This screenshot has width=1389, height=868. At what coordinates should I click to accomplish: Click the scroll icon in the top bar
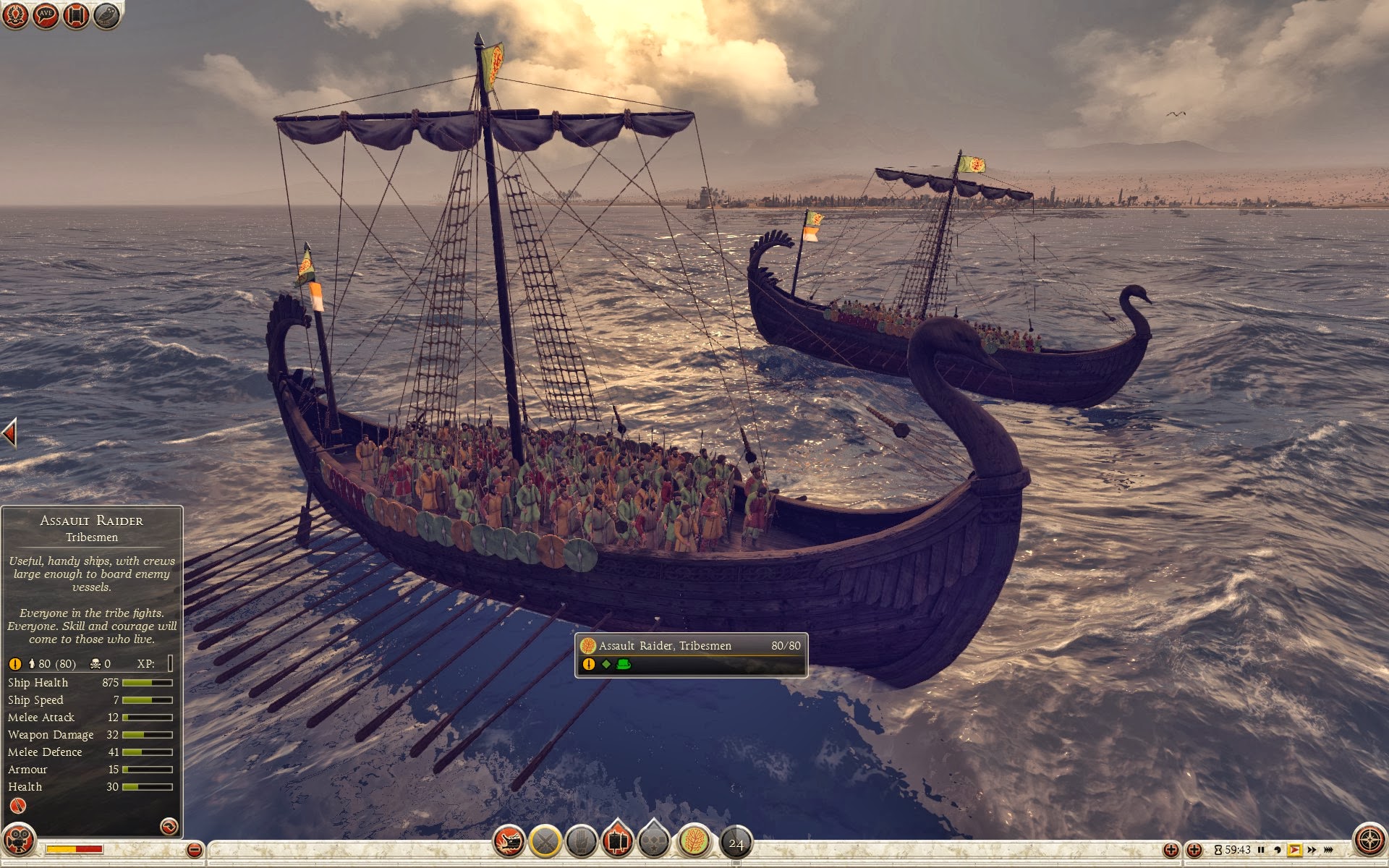[76, 15]
